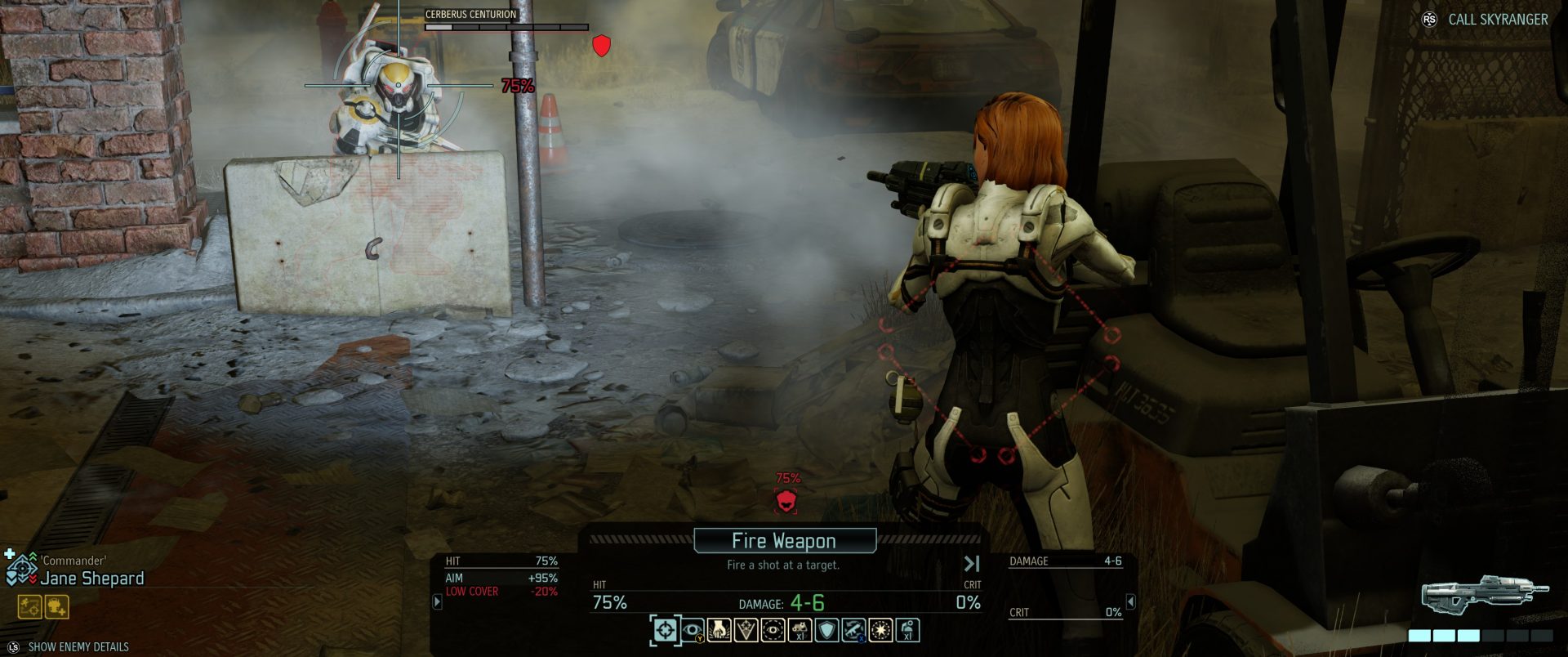1568x657 pixels.
Task: Skip to next target with the arrow-bar button
Action: click(972, 564)
